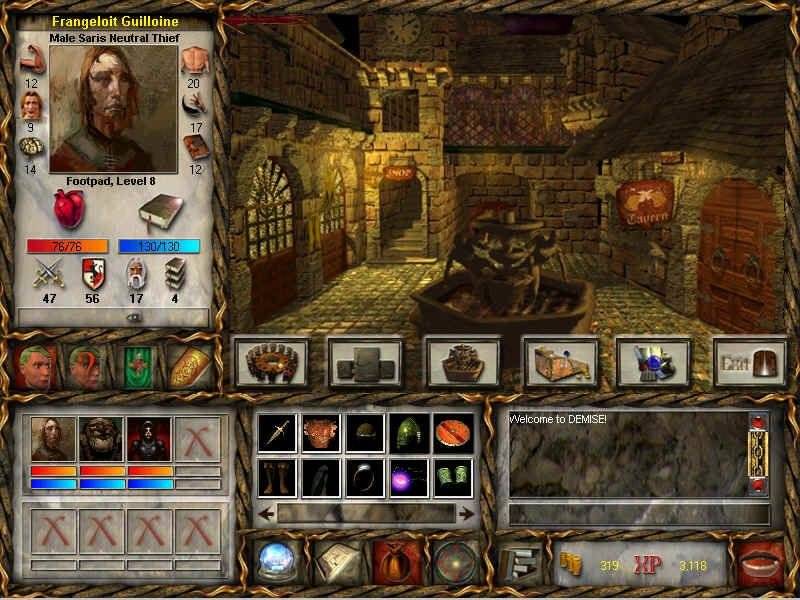Open the grey spellbook icon
Image resolution: width=800 pixels, height=600 pixels.
(156, 211)
